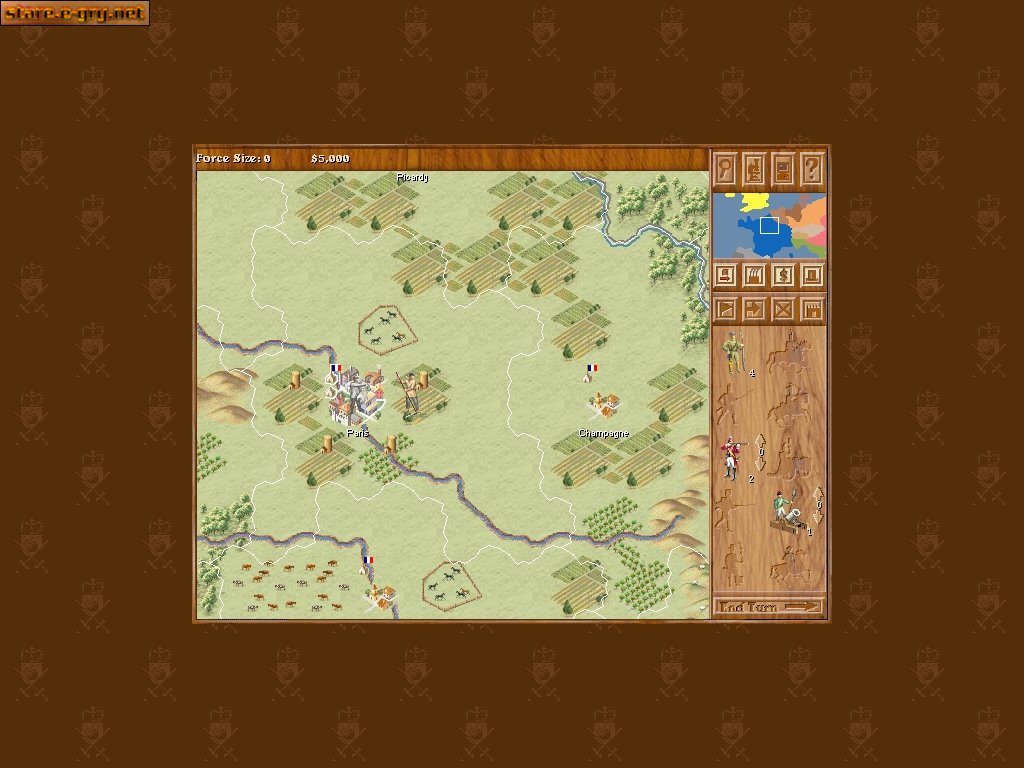
Task: Click the stare-e-gry.net watermark logo
Action: click(75, 13)
